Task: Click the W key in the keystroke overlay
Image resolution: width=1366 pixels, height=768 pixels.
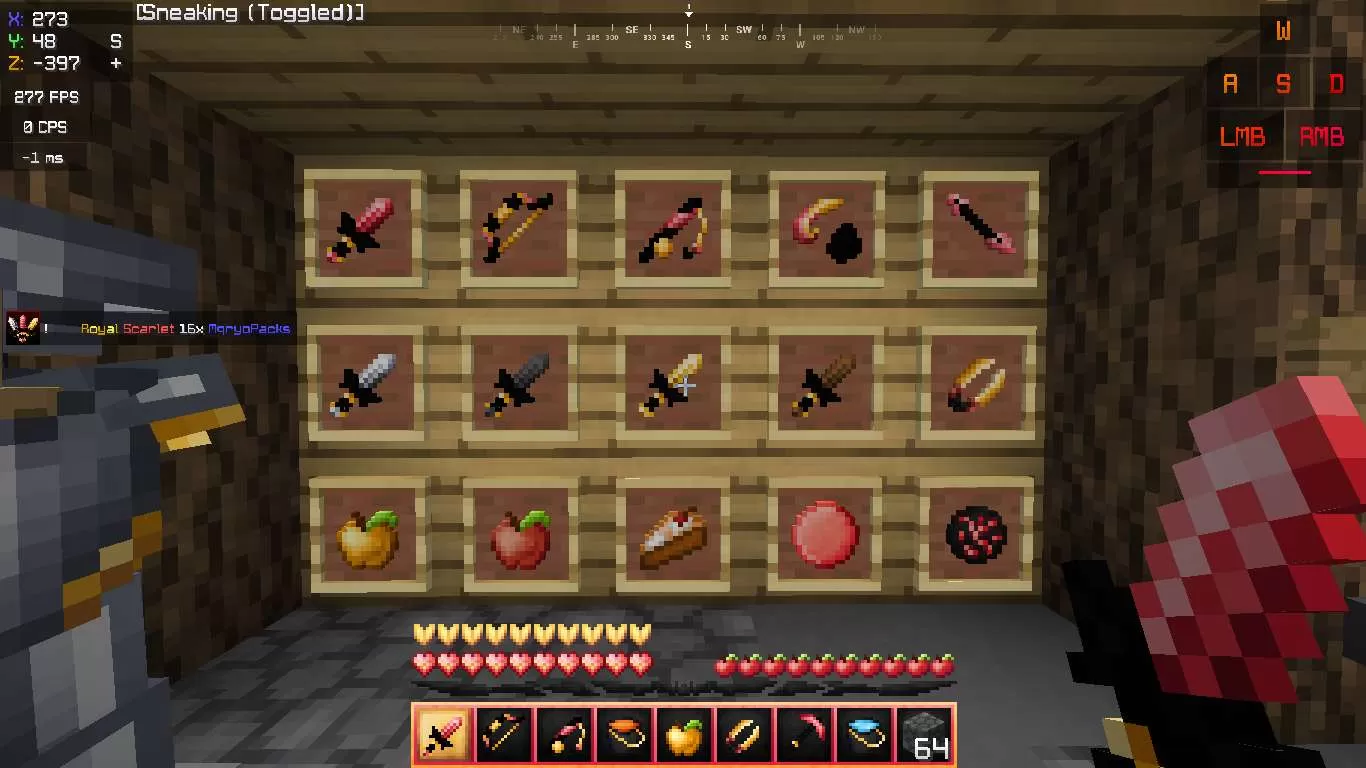Action: pos(1283,32)
